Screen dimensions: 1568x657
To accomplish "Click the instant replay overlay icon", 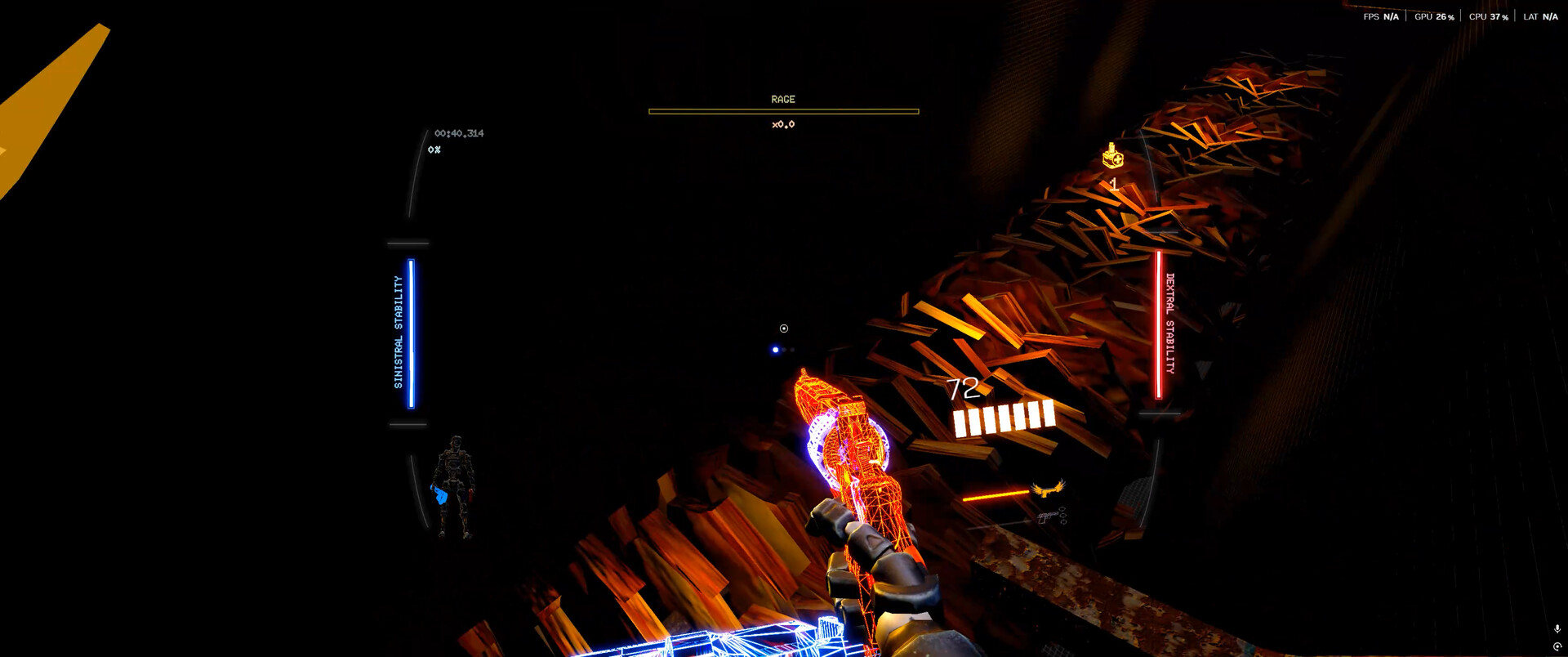I will coord(1557,646).
